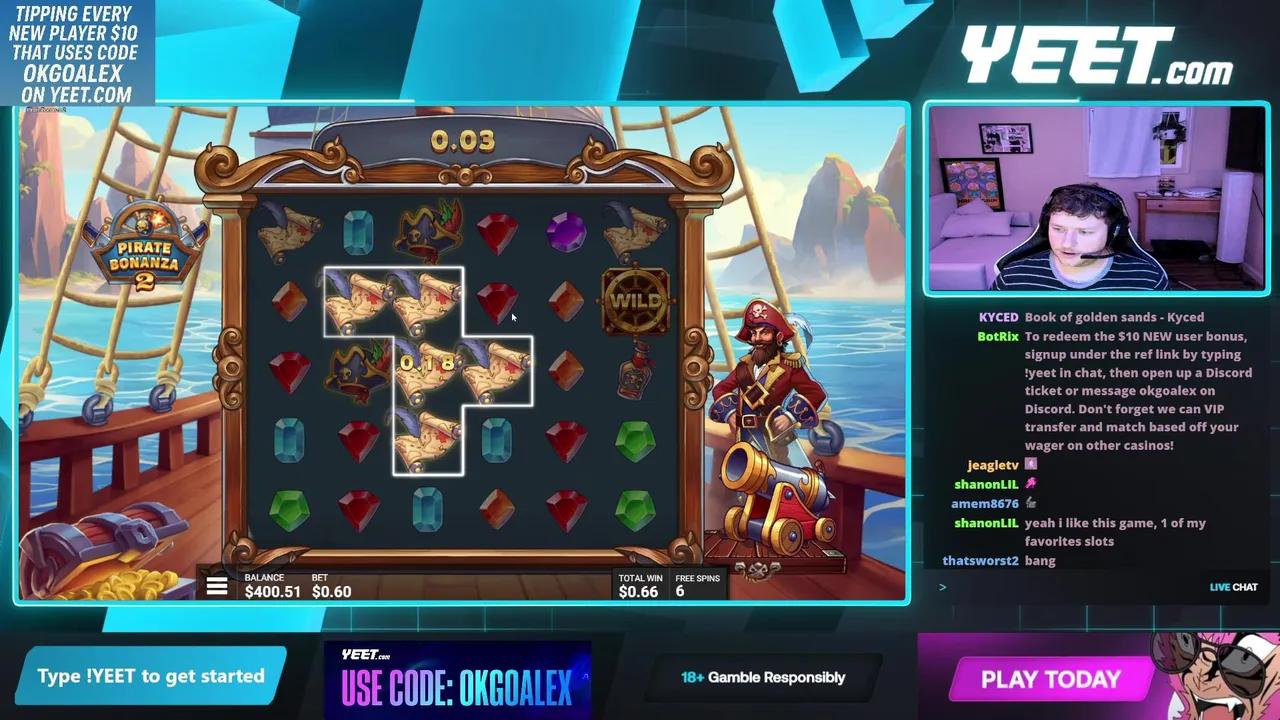Click the PLAY TODAY button
Screen dimensions: 1280x720
(x=1049, y=679)
